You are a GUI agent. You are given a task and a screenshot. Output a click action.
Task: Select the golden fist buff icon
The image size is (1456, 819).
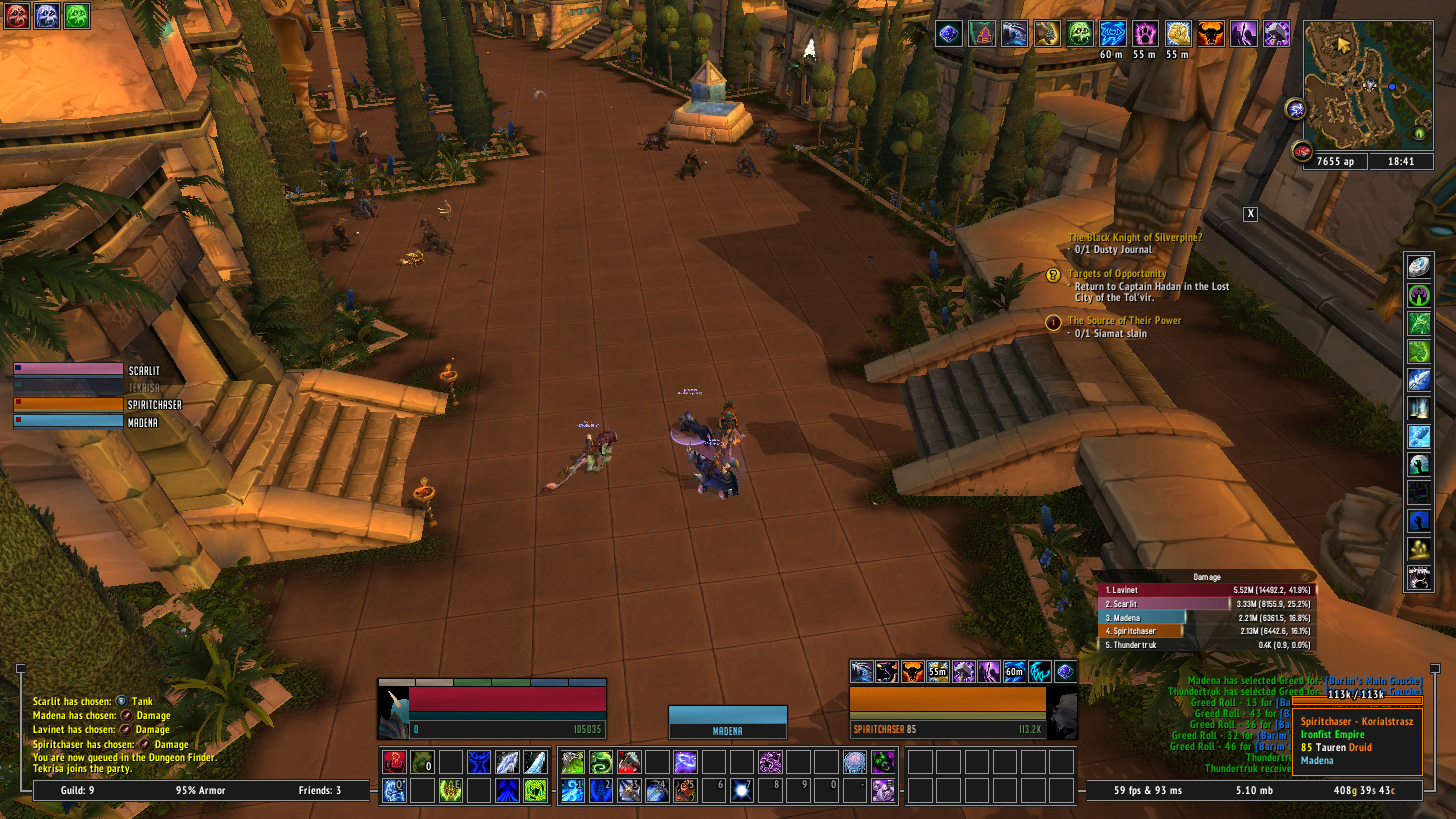pyautogui.click(x=1177, y=34)
